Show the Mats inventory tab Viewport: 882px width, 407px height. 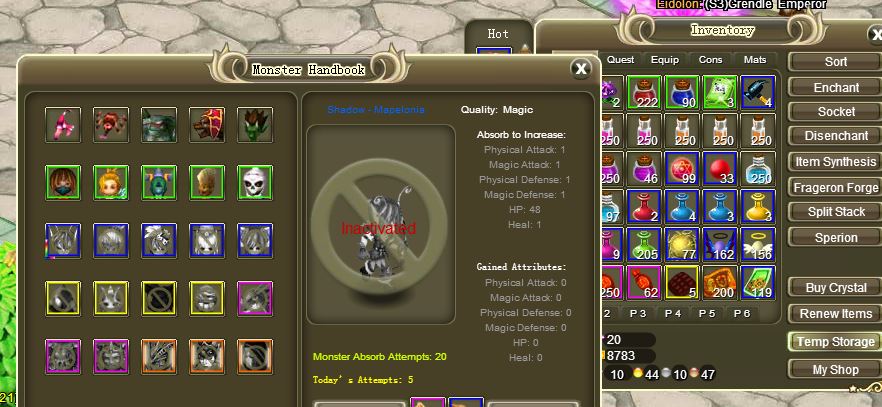pos(755,60)
